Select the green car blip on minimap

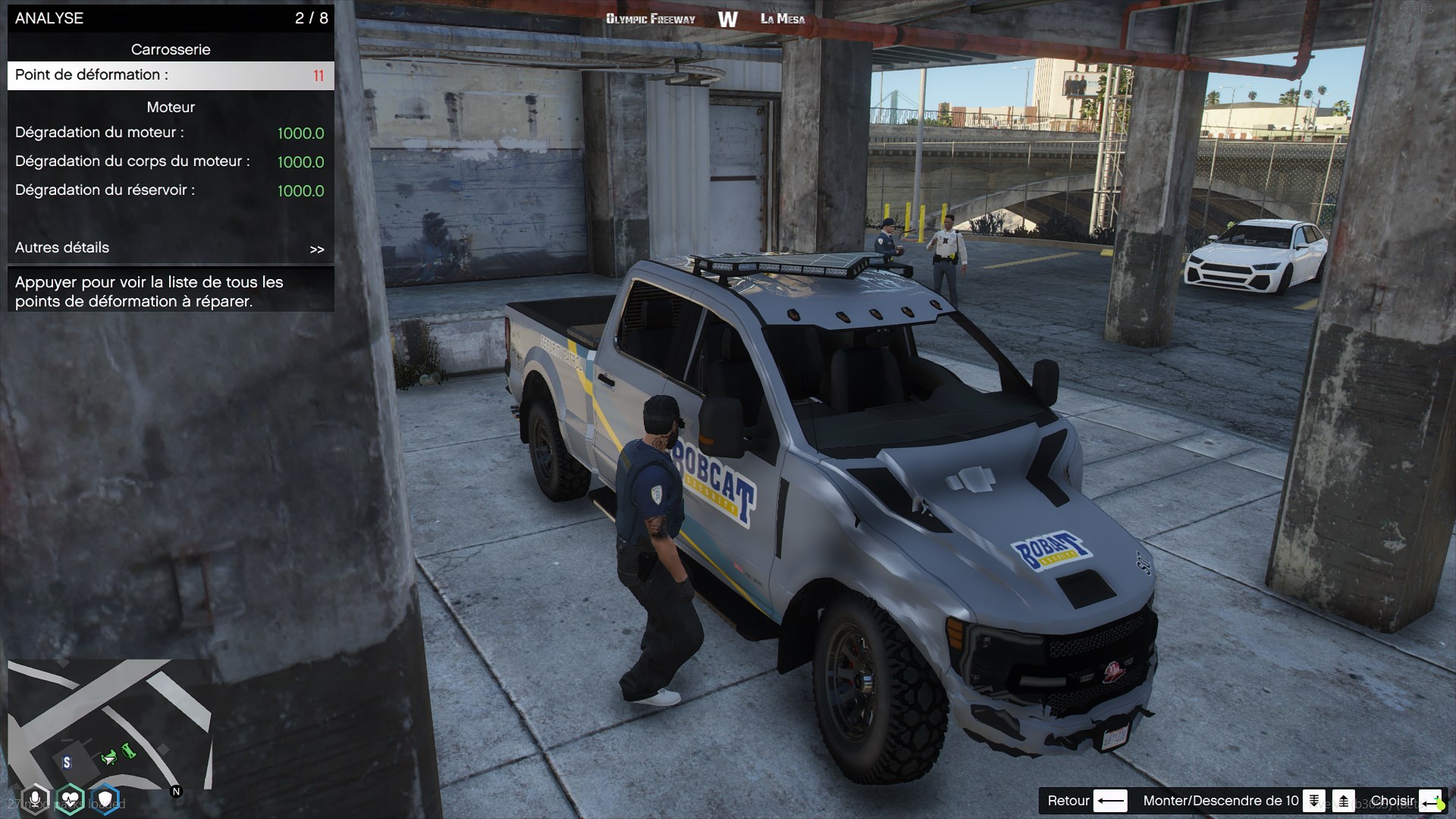click(110, 757)
